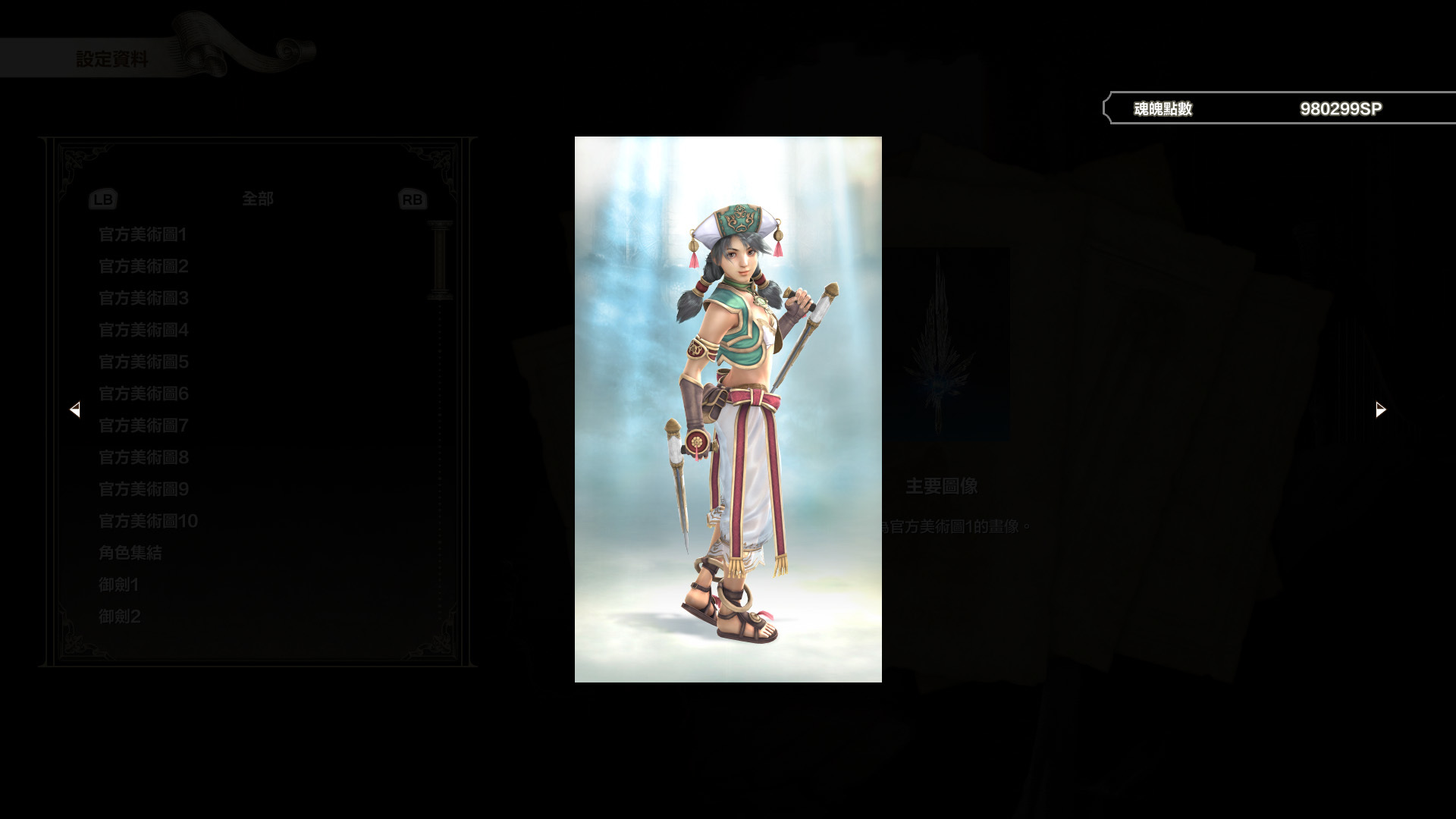Select gallery entry 官方美術圖10

(x=147, y=521)
